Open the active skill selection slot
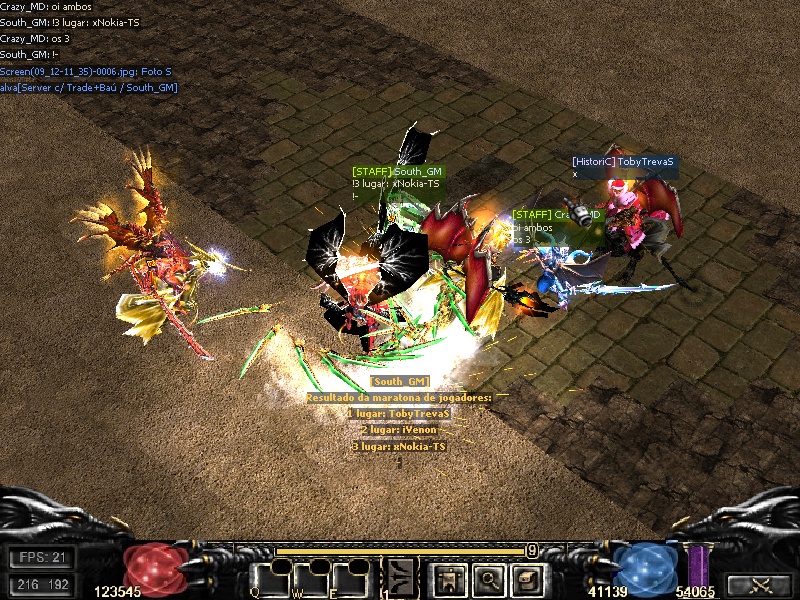This screenshot has width=800, height=600. tap(403, 578)
